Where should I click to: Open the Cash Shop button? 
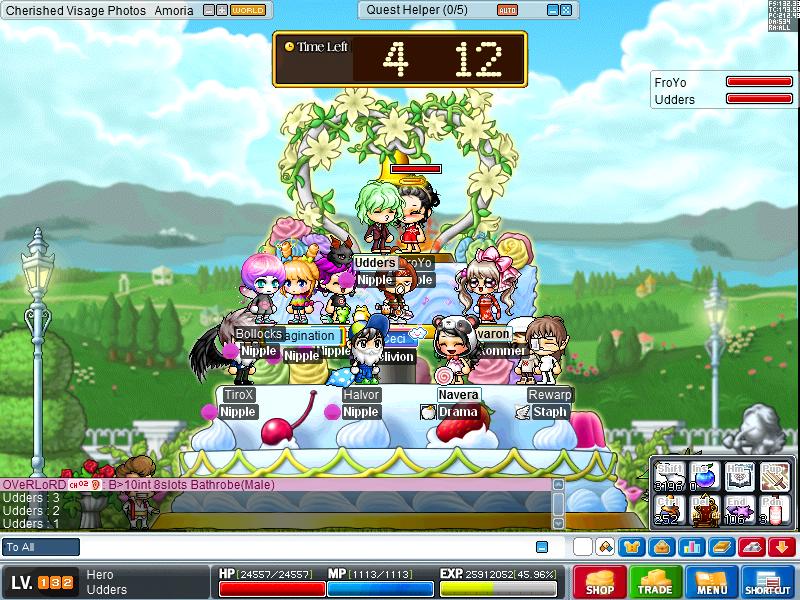point(600,582)
